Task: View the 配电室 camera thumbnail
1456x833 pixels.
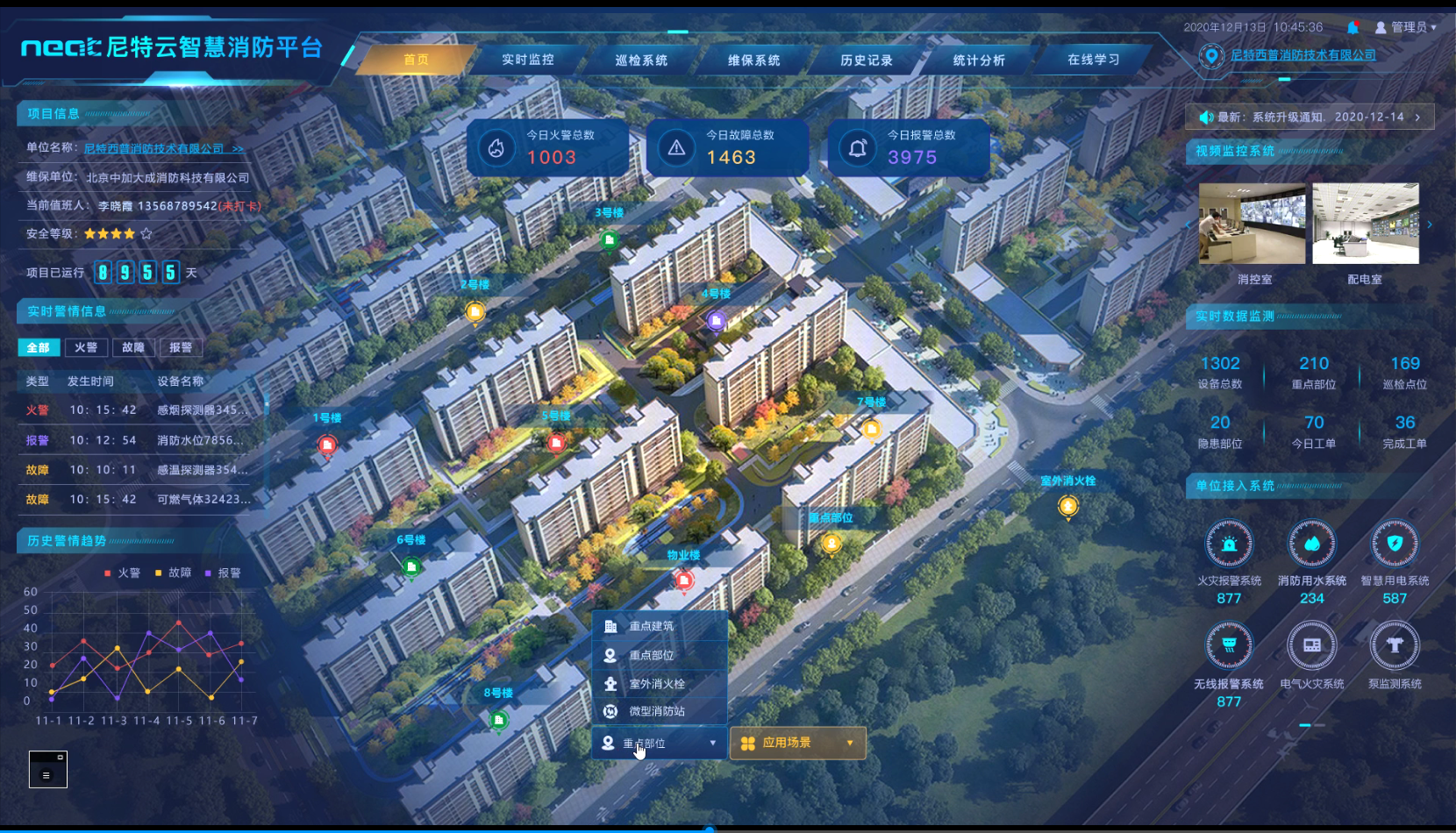Action: [1365, 224]
